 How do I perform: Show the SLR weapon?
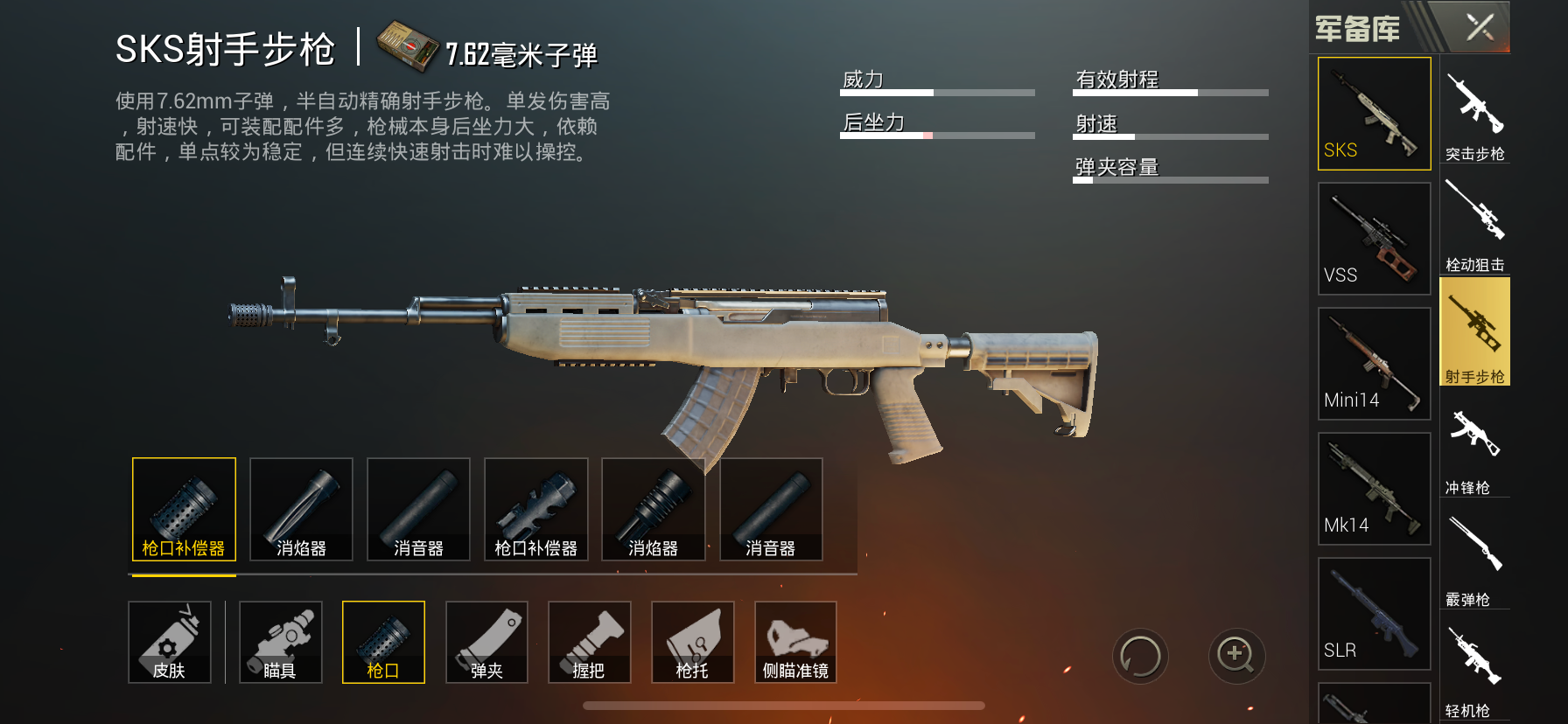(x=1374, y=614)
